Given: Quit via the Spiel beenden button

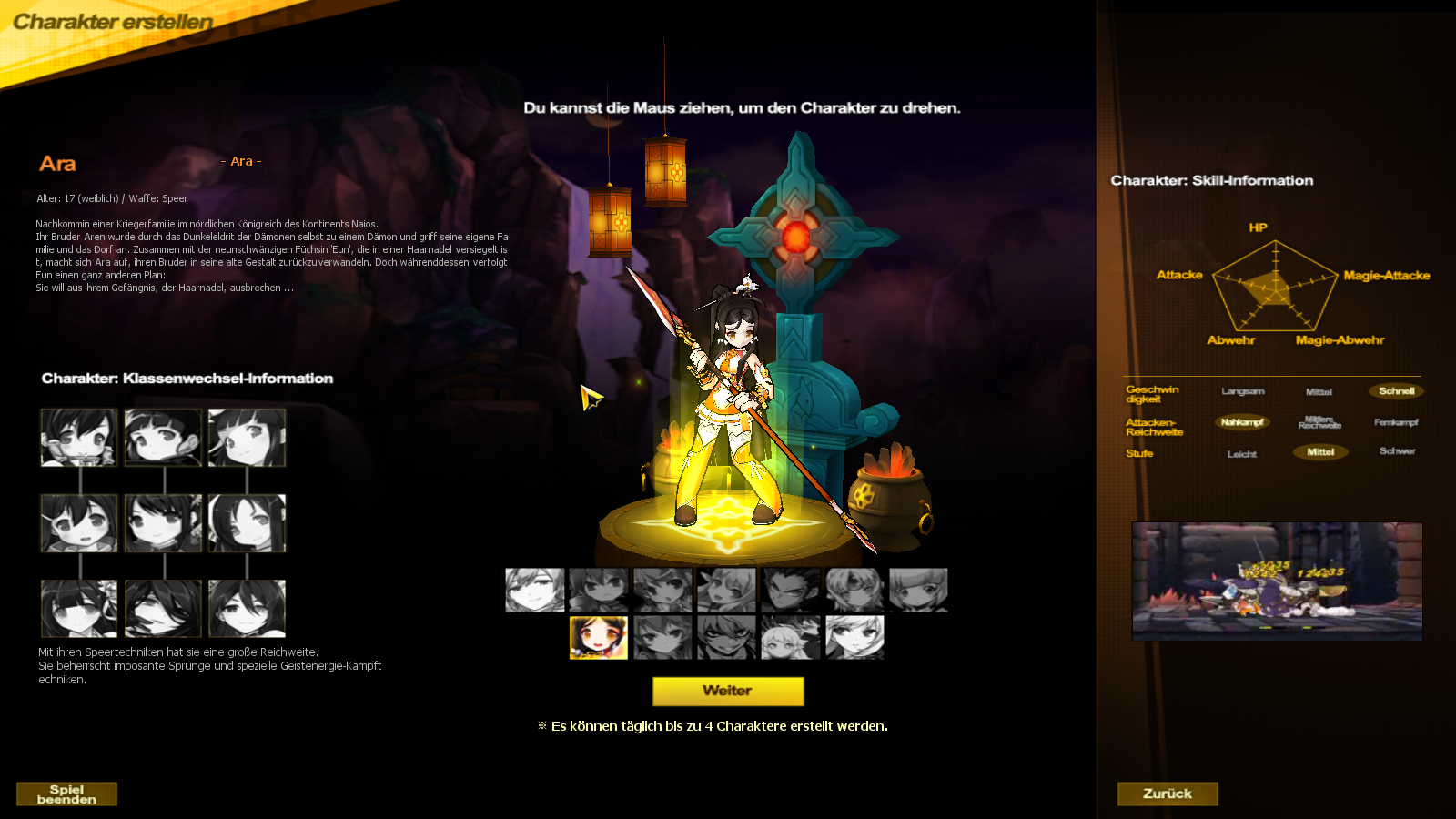Looking at the screenshot, I should click(x=66, y=794).
